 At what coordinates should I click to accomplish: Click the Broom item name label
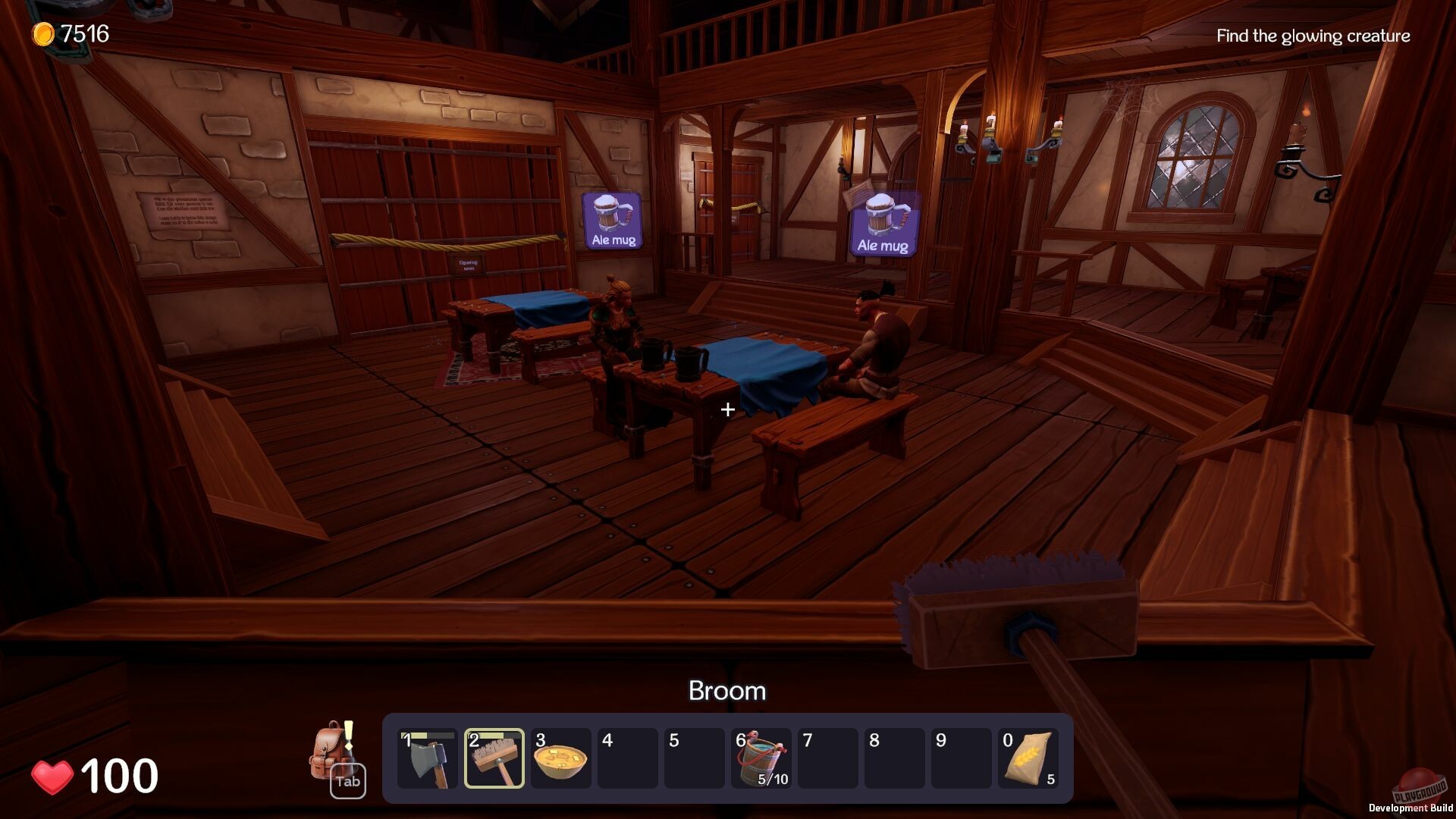click(727, 691)
